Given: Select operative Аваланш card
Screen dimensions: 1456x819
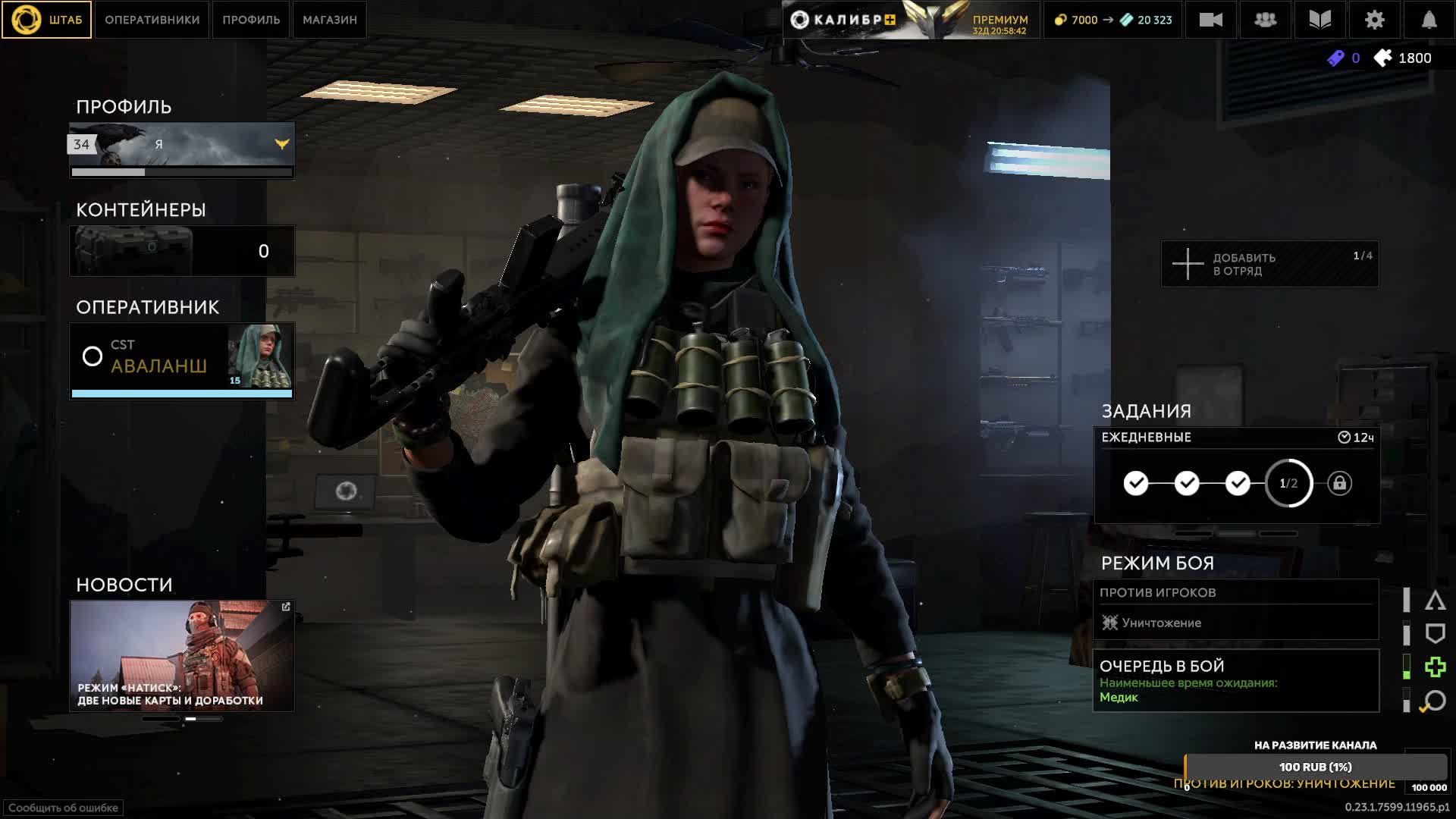Looking at the screenshot, I should [182, 357].
